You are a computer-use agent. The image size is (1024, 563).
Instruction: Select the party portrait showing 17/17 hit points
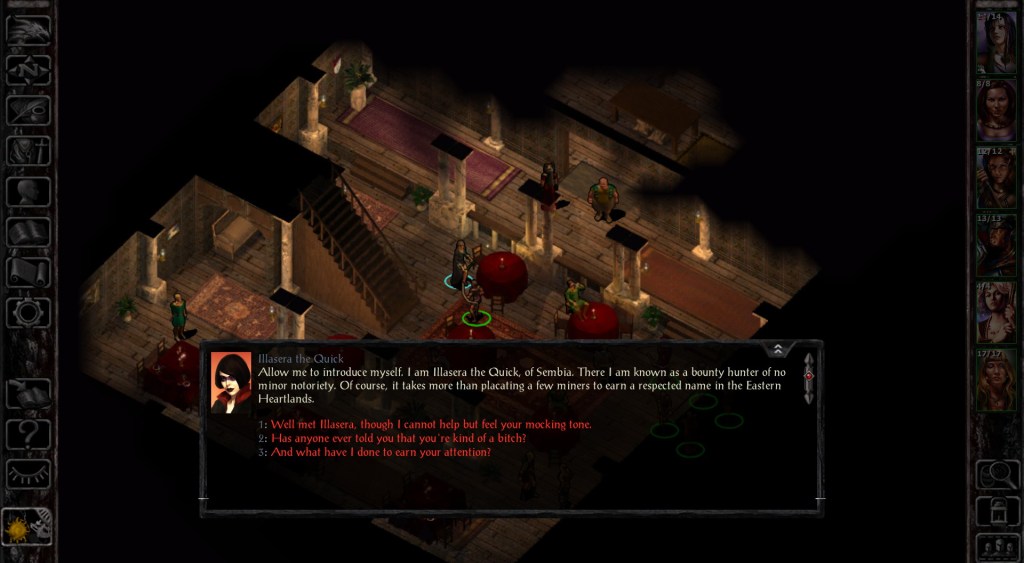[x=997, y=380]
